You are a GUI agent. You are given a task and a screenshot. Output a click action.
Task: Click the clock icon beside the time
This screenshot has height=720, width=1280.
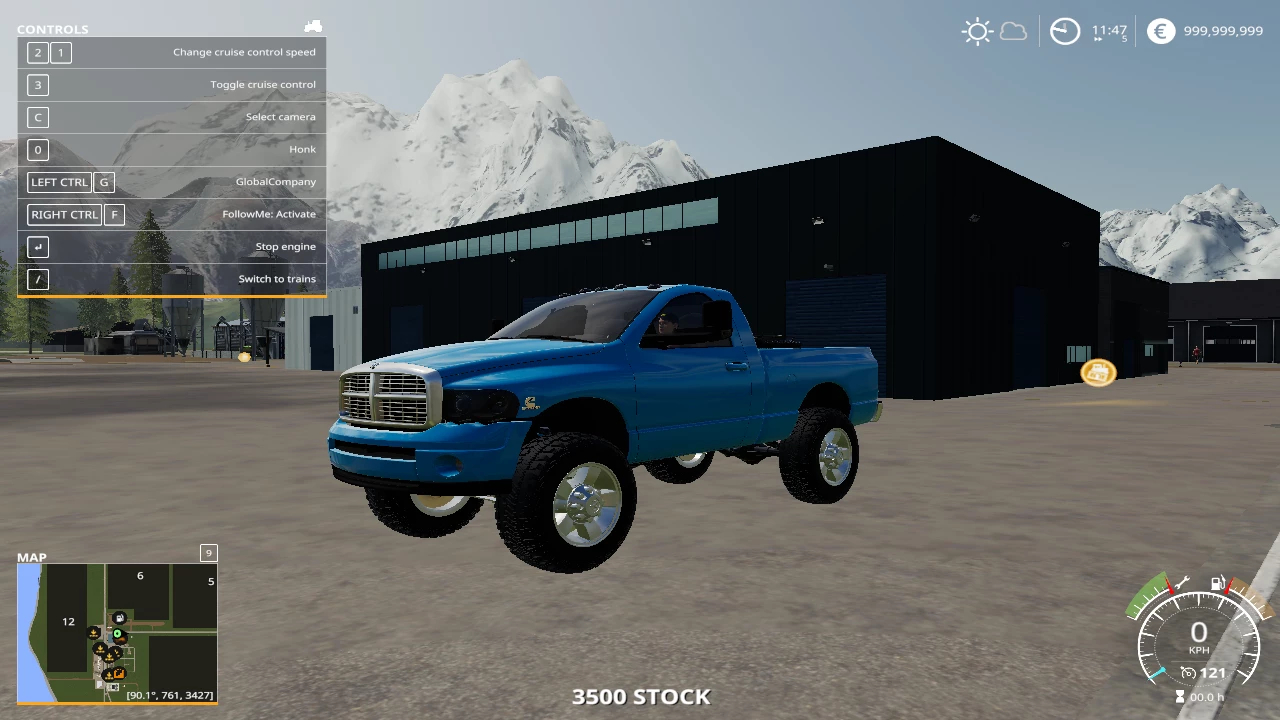[x=1064, y=31]
